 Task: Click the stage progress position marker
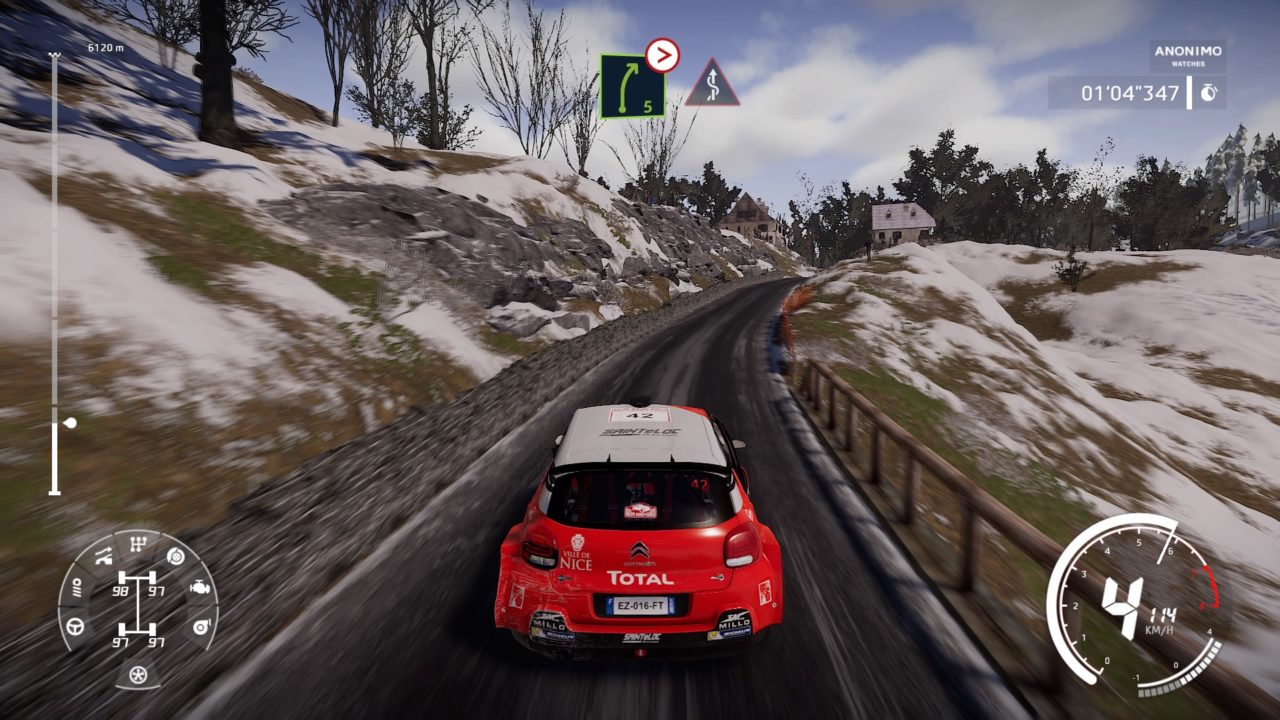coord(69,423)
